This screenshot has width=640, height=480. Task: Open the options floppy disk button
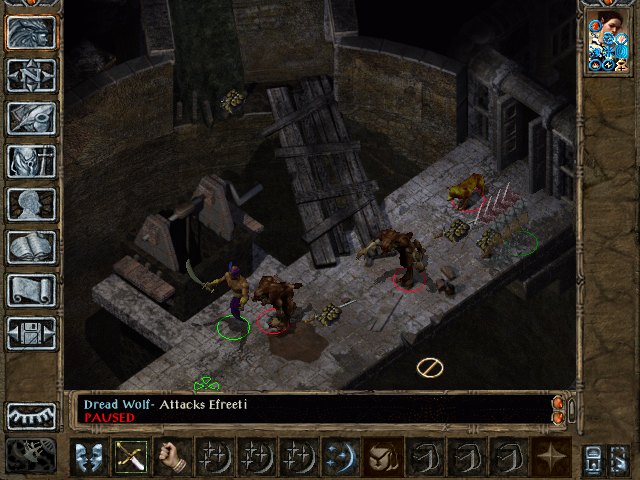tap(31, 333)
